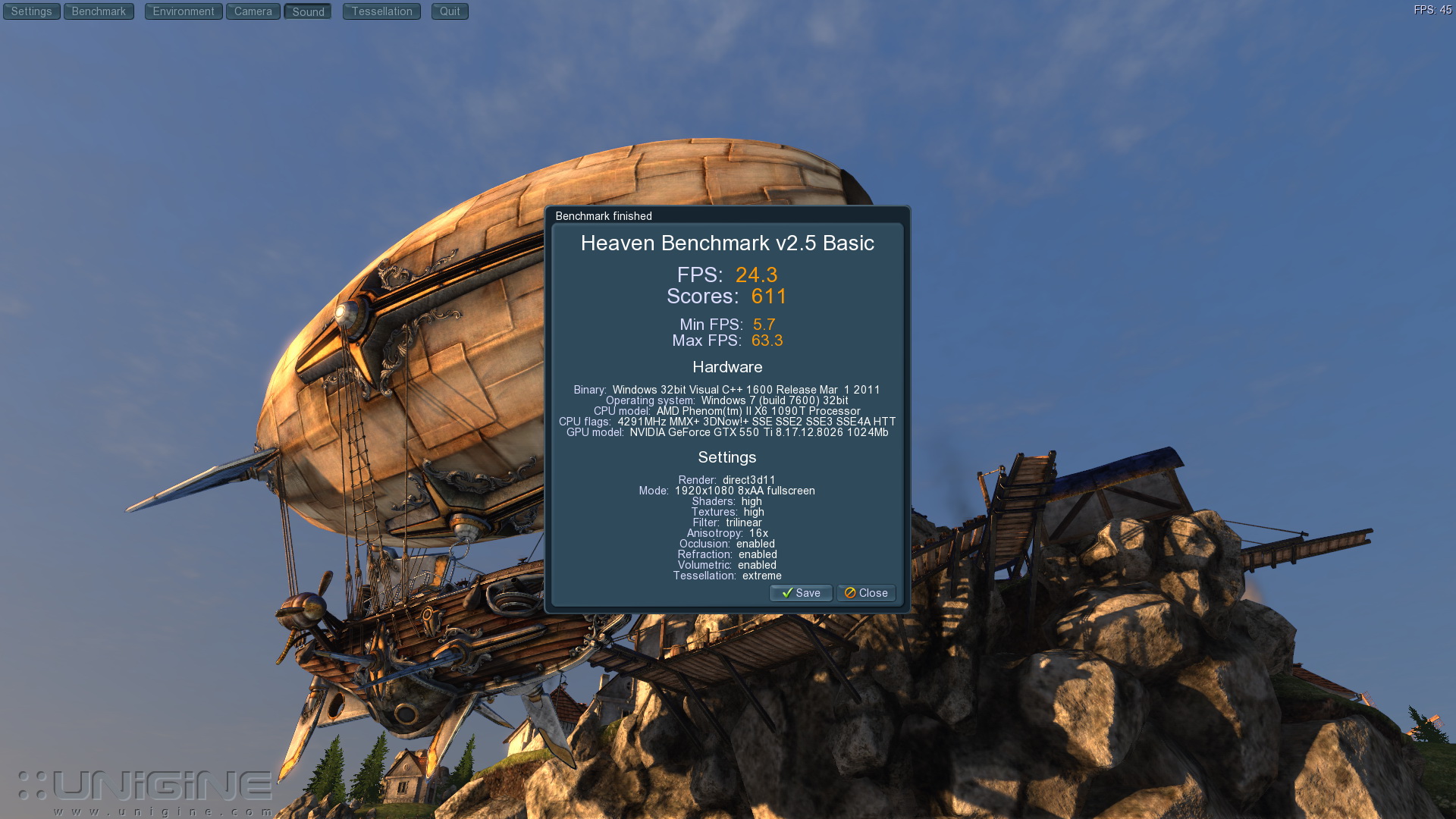Open the Camera menu

[253, 11]
